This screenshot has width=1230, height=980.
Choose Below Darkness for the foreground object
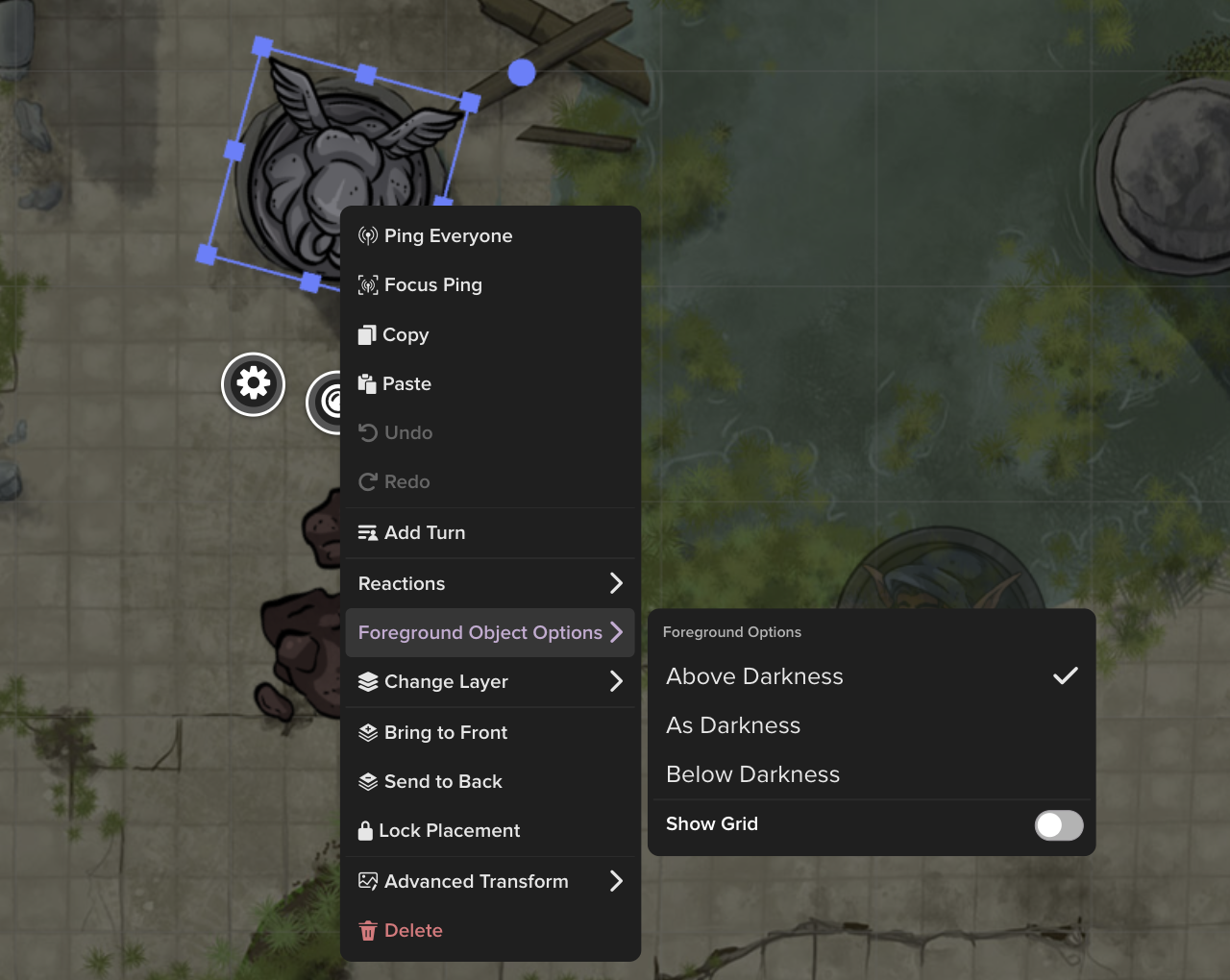pyautogui.click(x=753, y=773)
